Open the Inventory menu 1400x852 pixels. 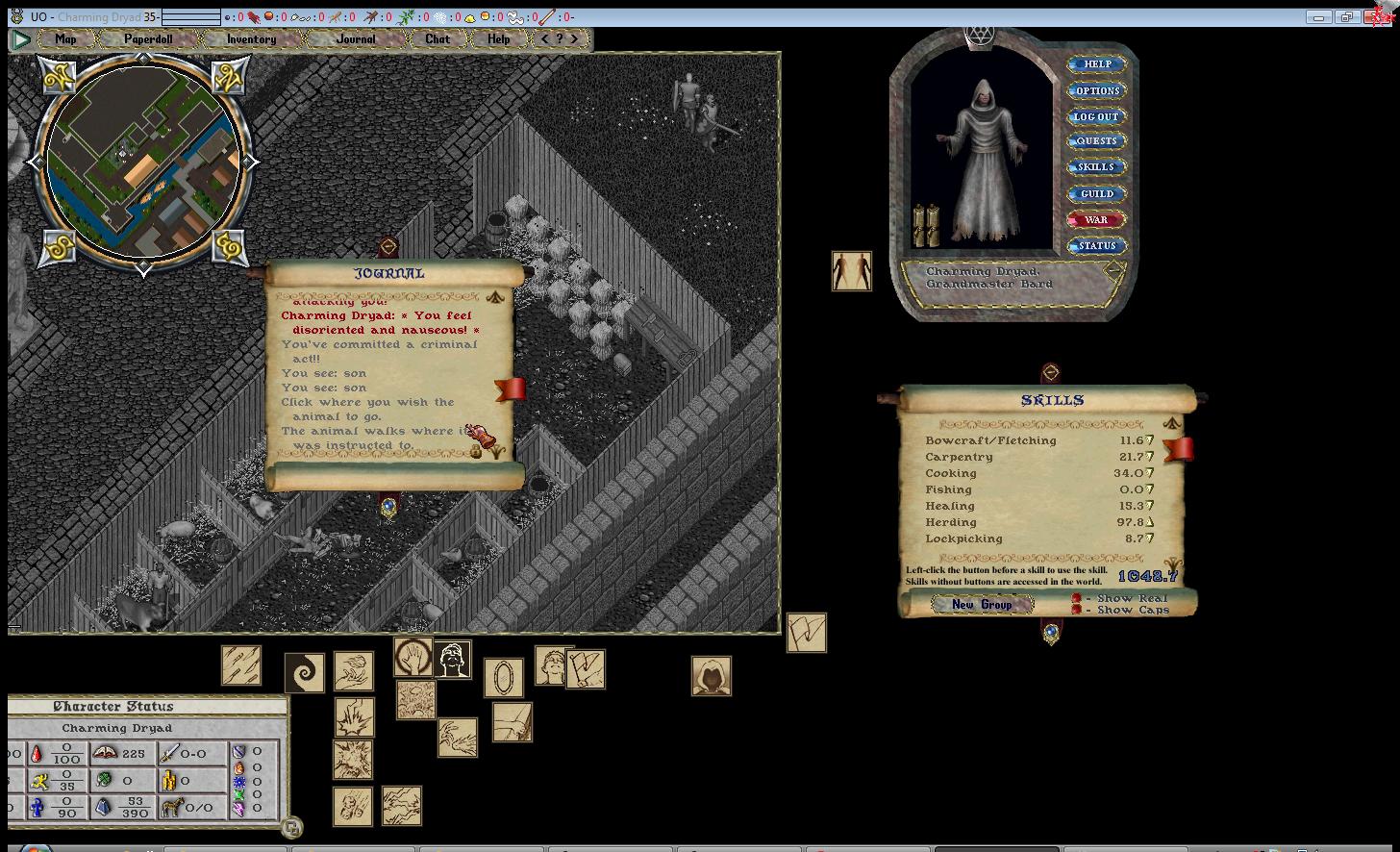251,39
